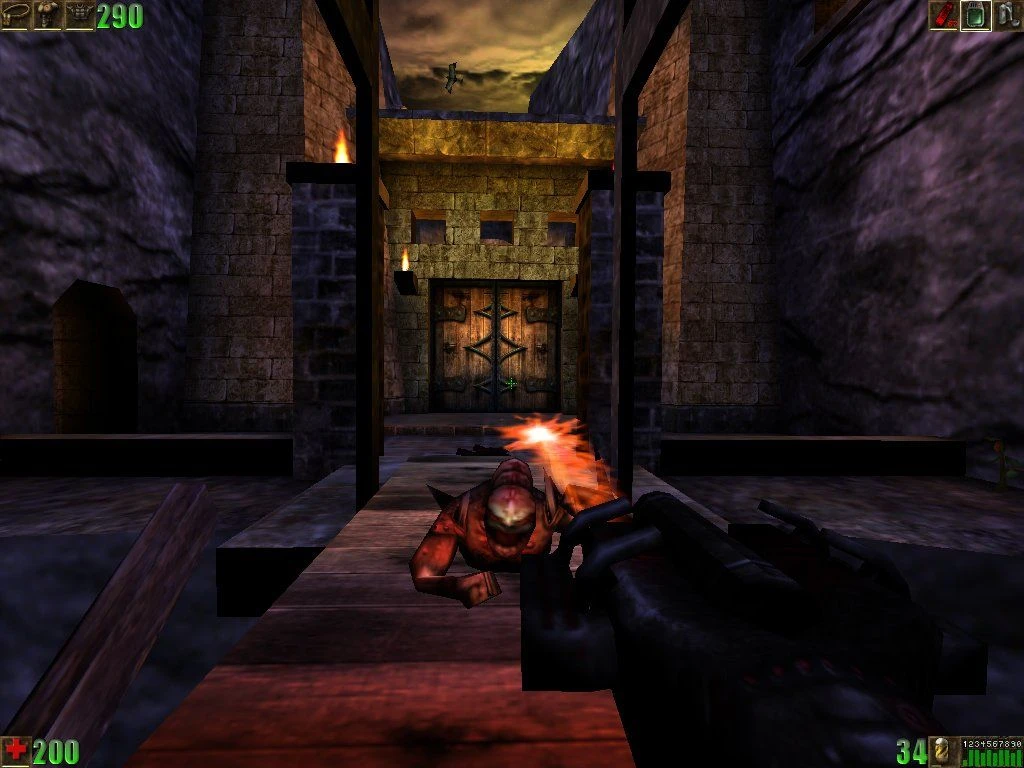The width and height of the screenshot is (1024, 768).
Task: Click the red cross health icon
Action: point(15,751)
